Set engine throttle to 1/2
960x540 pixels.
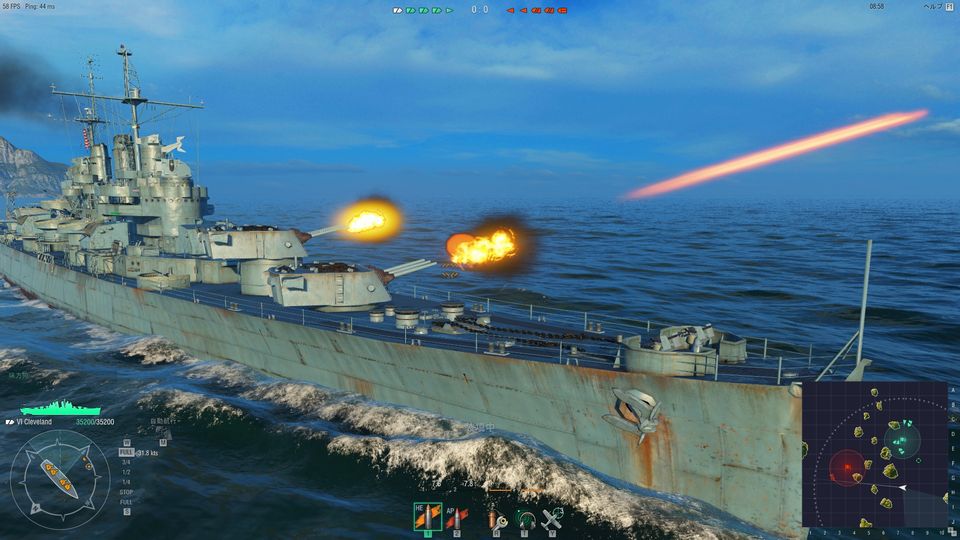tap(126, 472)
